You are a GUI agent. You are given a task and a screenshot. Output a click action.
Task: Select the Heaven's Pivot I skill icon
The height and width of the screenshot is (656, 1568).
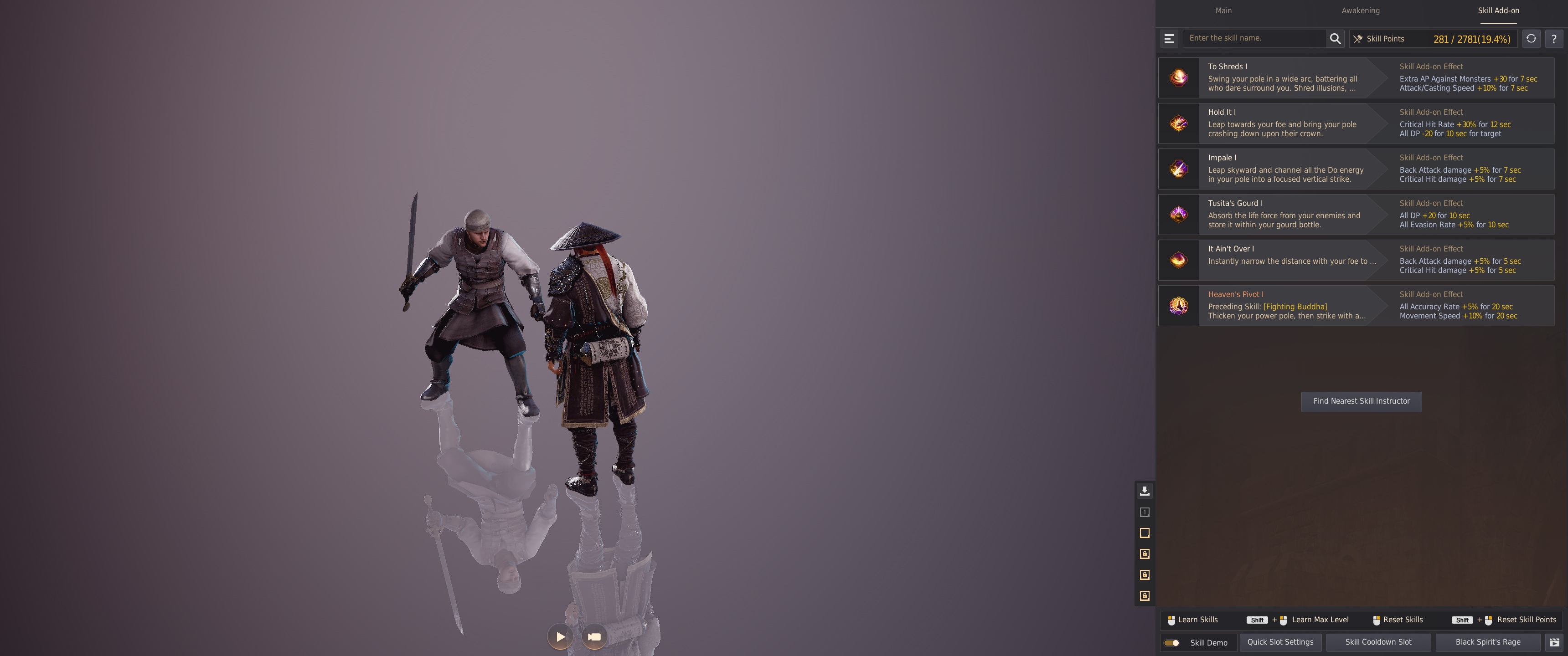click(x=1178, y=306)
